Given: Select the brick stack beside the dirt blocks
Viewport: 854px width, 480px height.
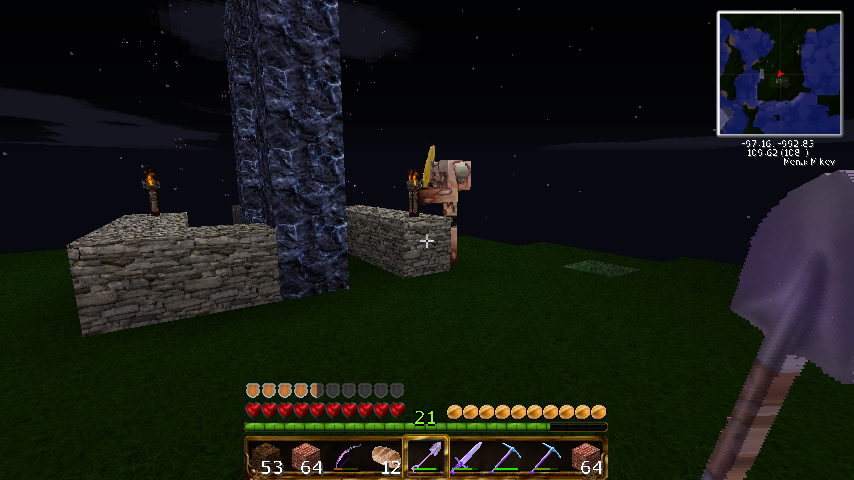Looking at the screenshot, I should (306, 458).
